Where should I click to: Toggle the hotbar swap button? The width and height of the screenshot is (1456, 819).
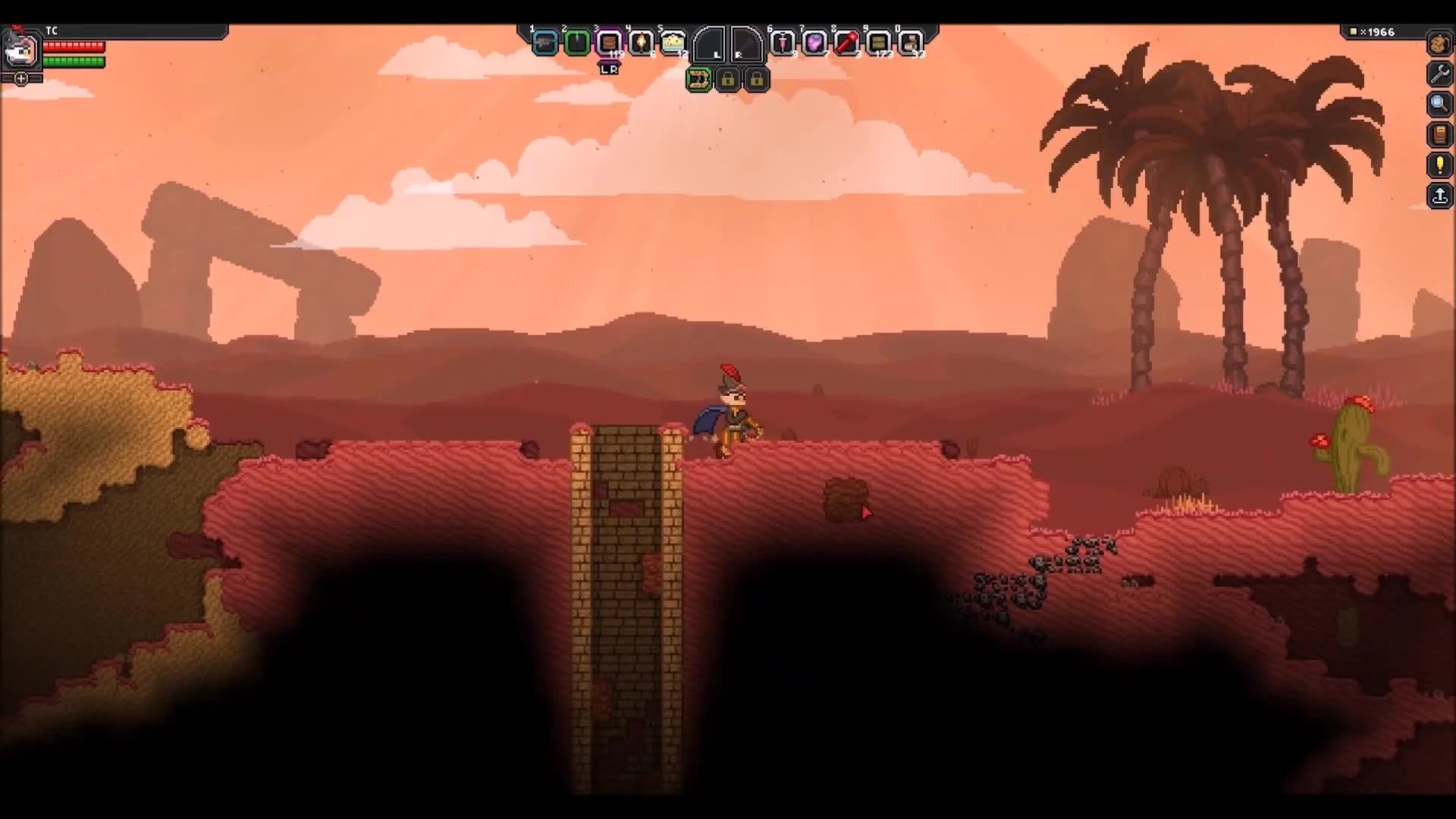pos(699,79)
